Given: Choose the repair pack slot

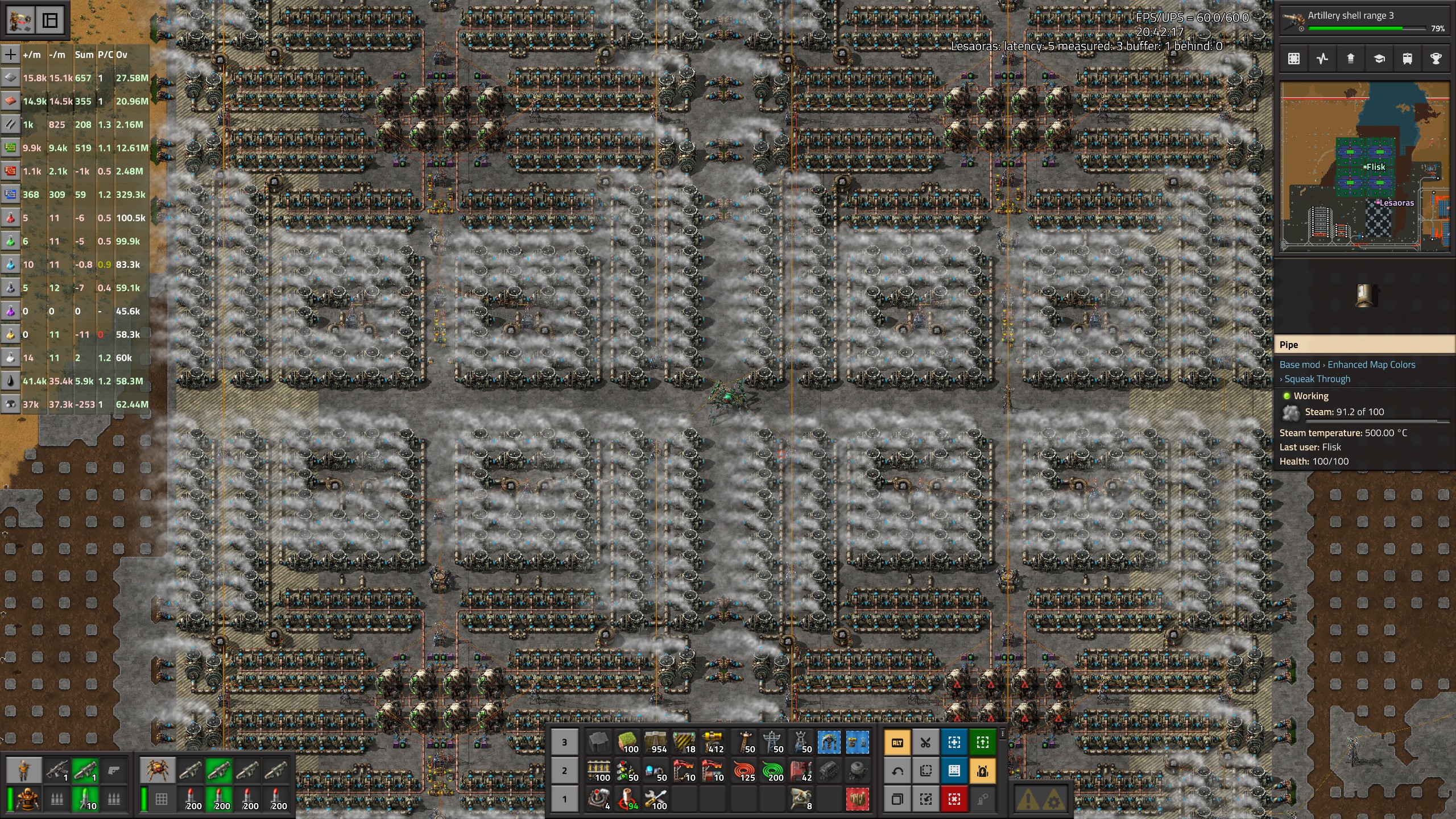Looking at the screenshot, I should tap(656, 799).
